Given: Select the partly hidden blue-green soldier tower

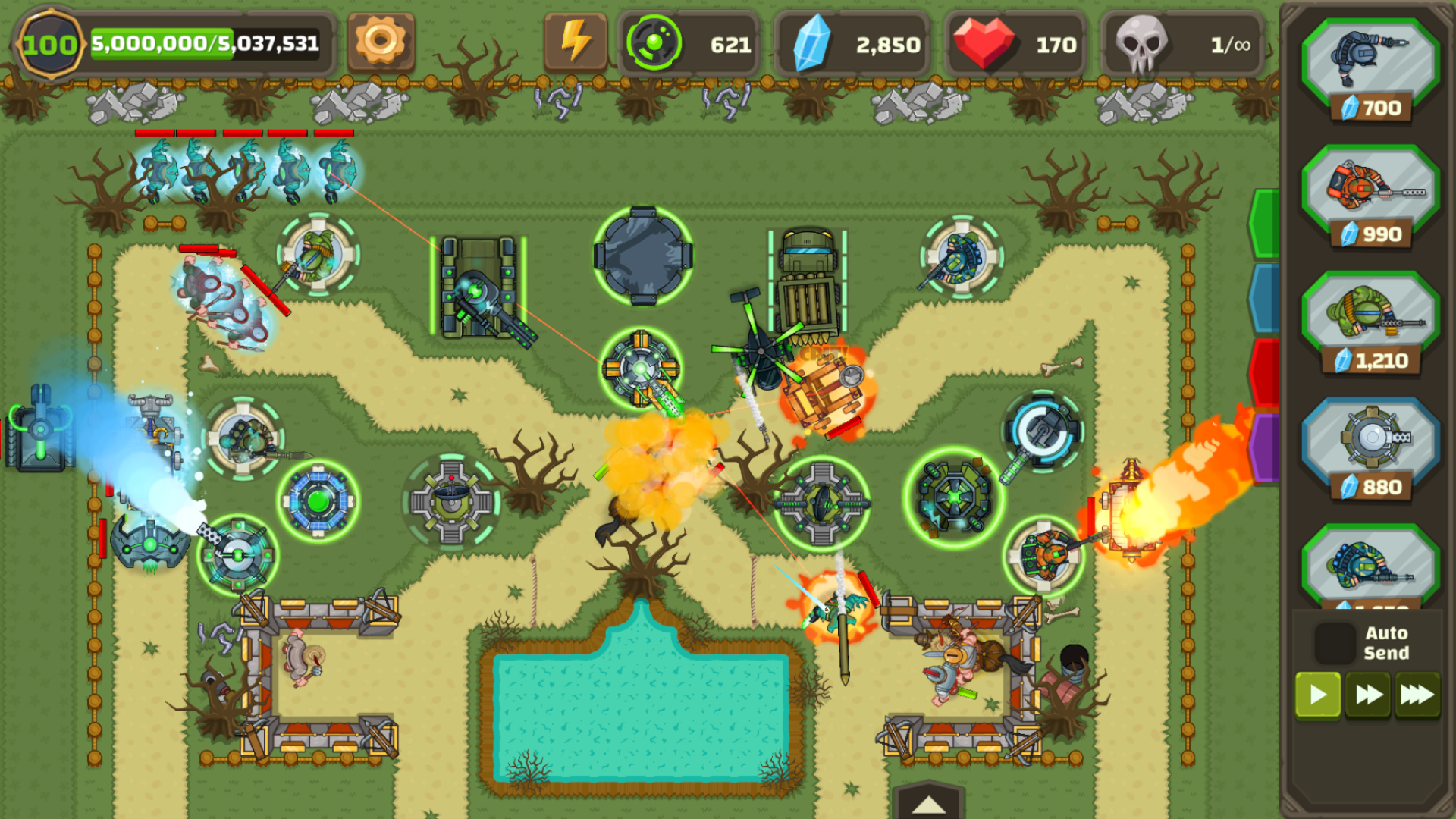Looking at the screenshot, I should pos(1370,569).
